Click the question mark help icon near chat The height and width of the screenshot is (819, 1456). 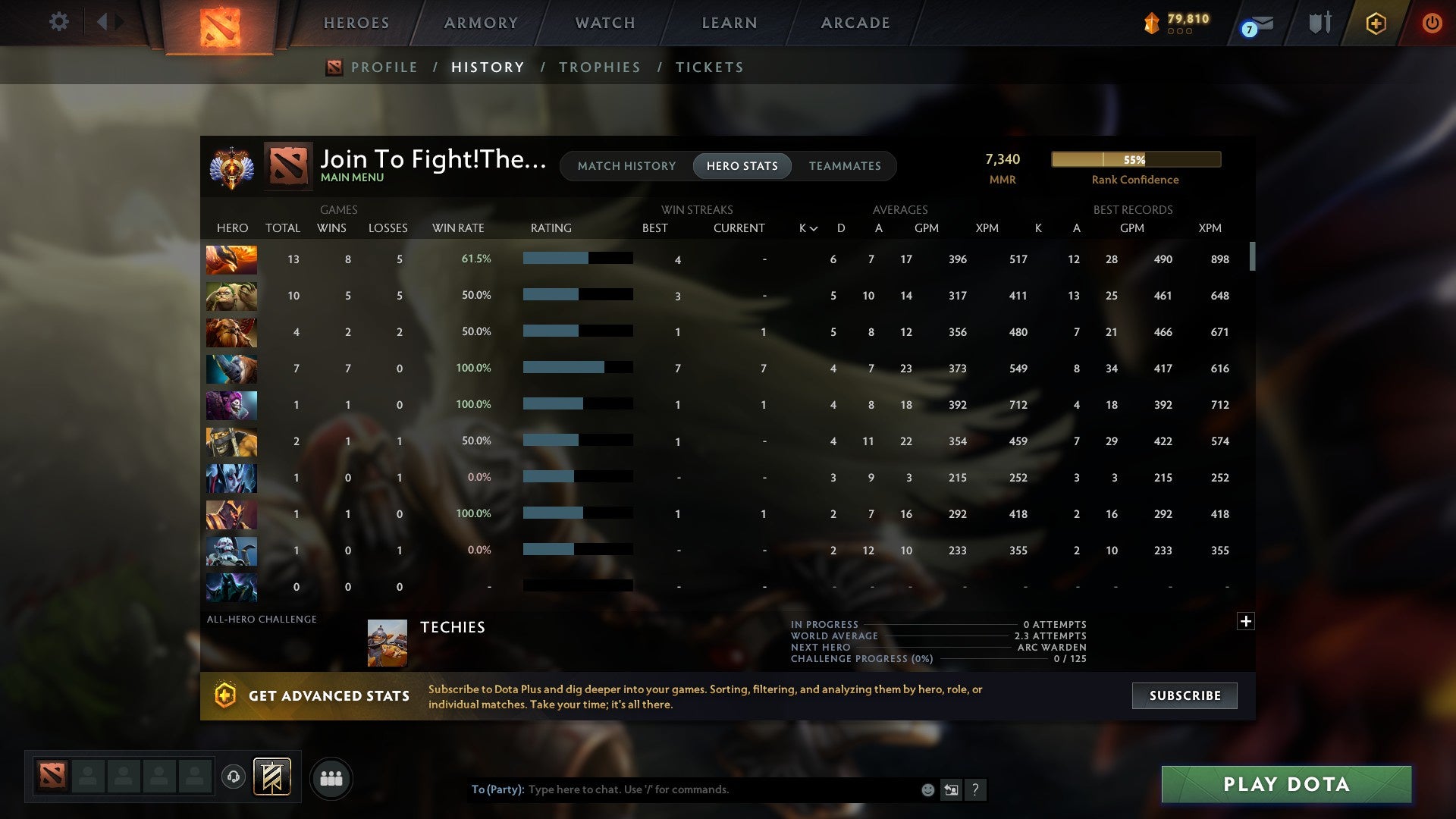[x=976, y=789]
